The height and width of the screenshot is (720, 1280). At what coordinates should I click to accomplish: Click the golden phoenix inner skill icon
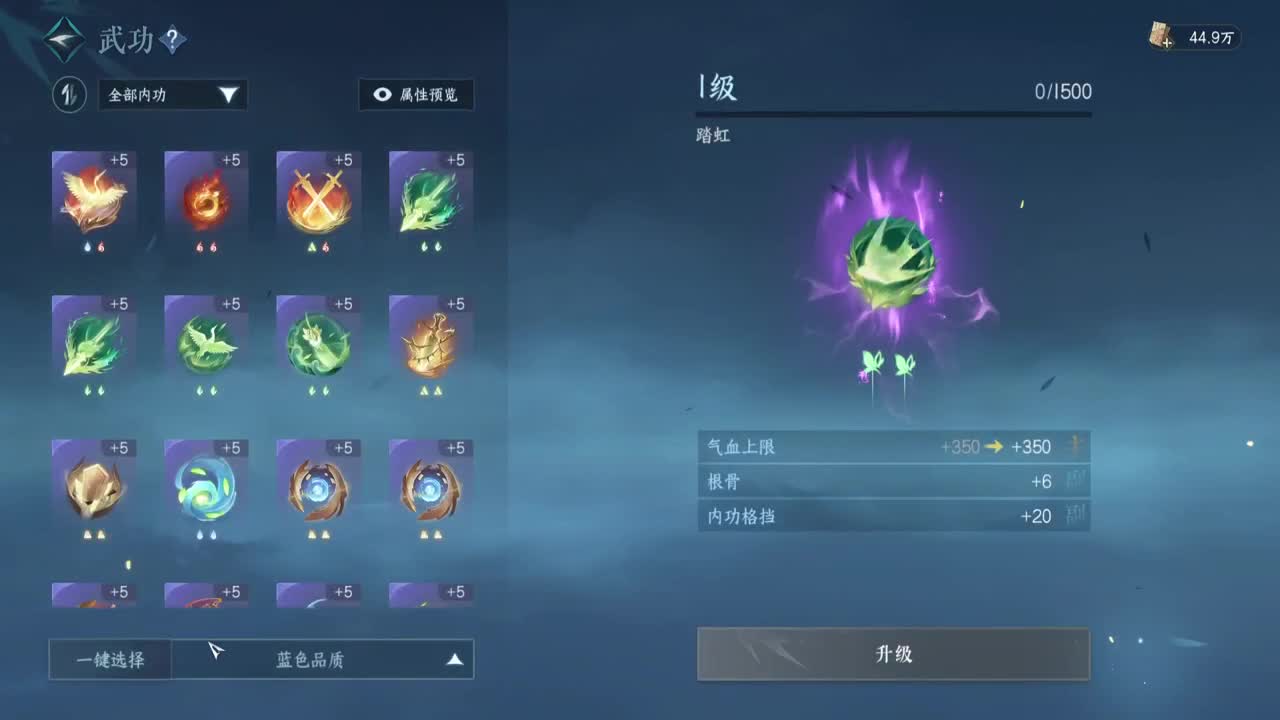94,197
